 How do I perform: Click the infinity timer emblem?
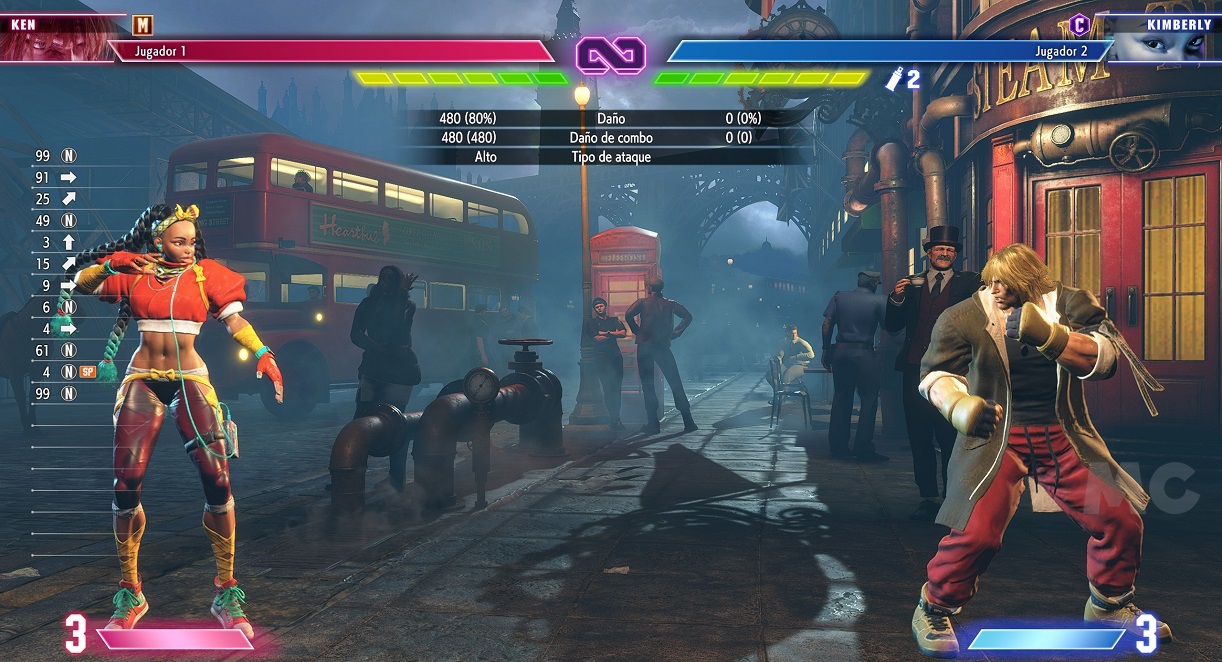click(610, 53)
